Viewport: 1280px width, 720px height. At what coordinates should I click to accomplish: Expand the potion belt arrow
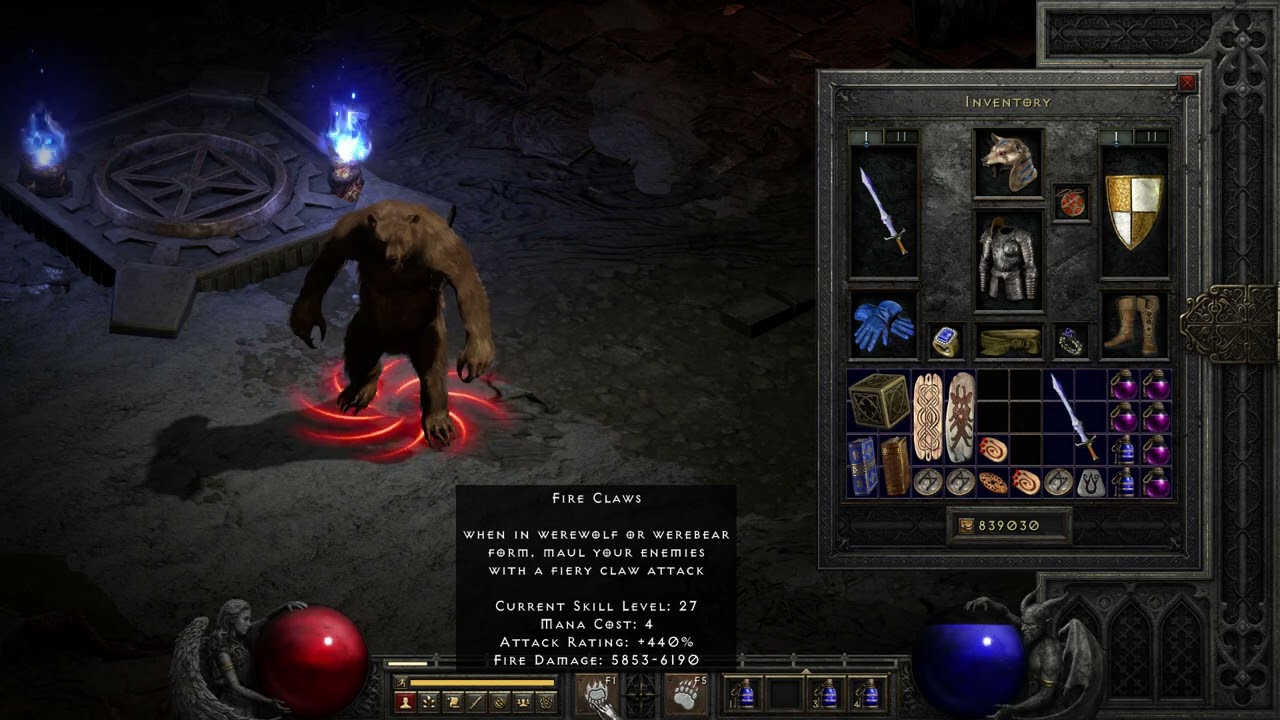coord(806,671)
